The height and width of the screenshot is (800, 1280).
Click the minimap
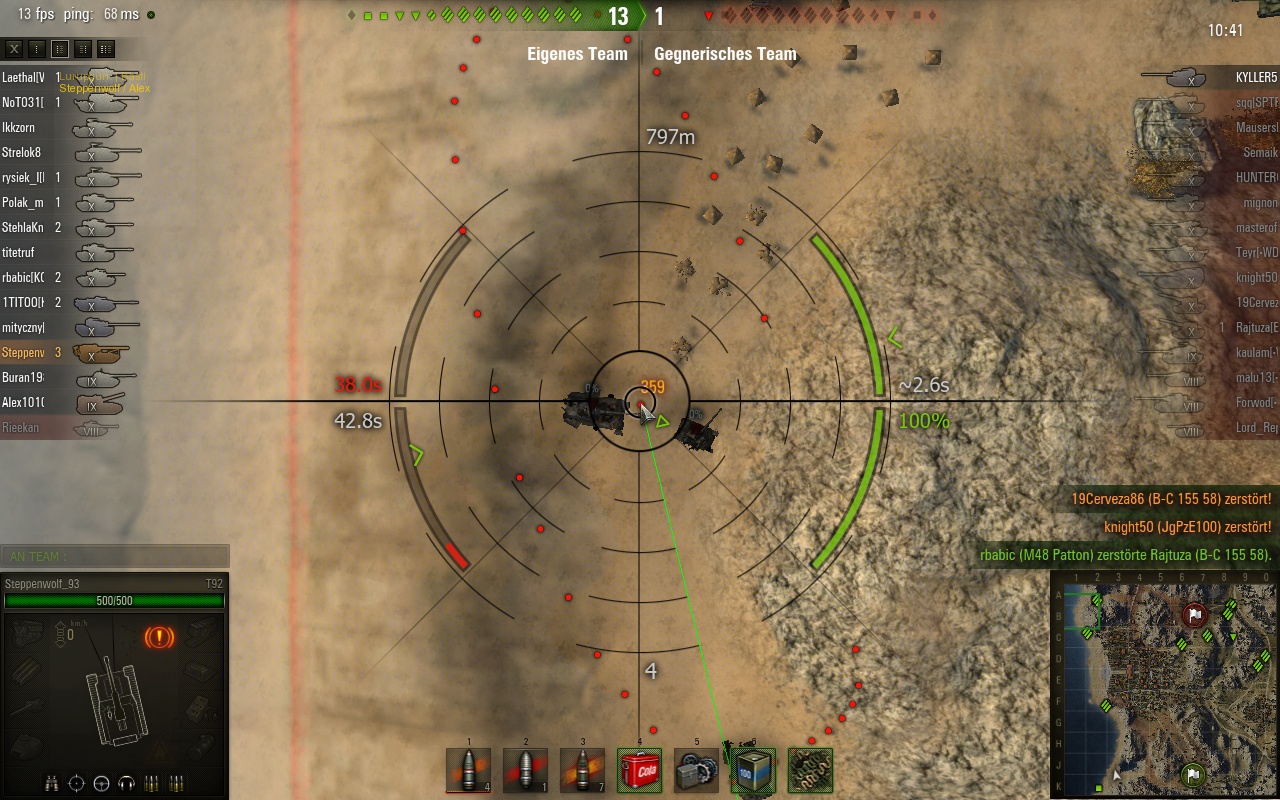click(1165, 684)
